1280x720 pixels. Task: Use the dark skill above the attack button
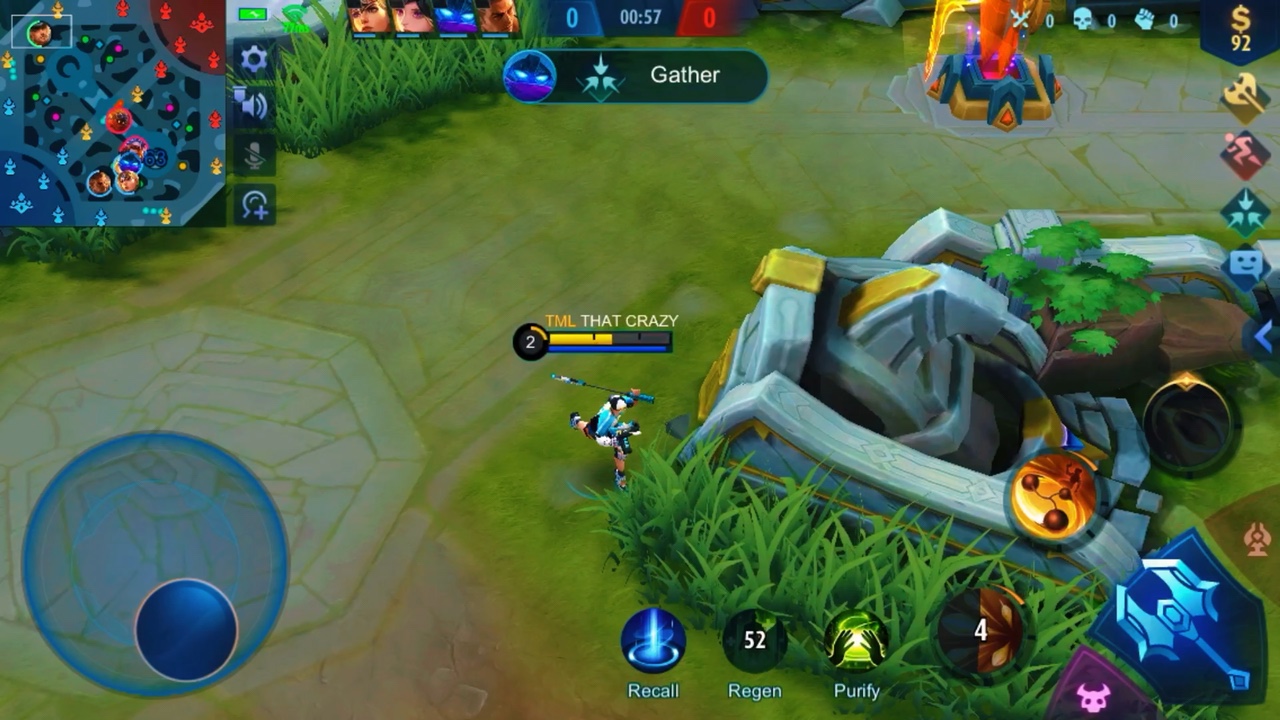coord(1187,422)
